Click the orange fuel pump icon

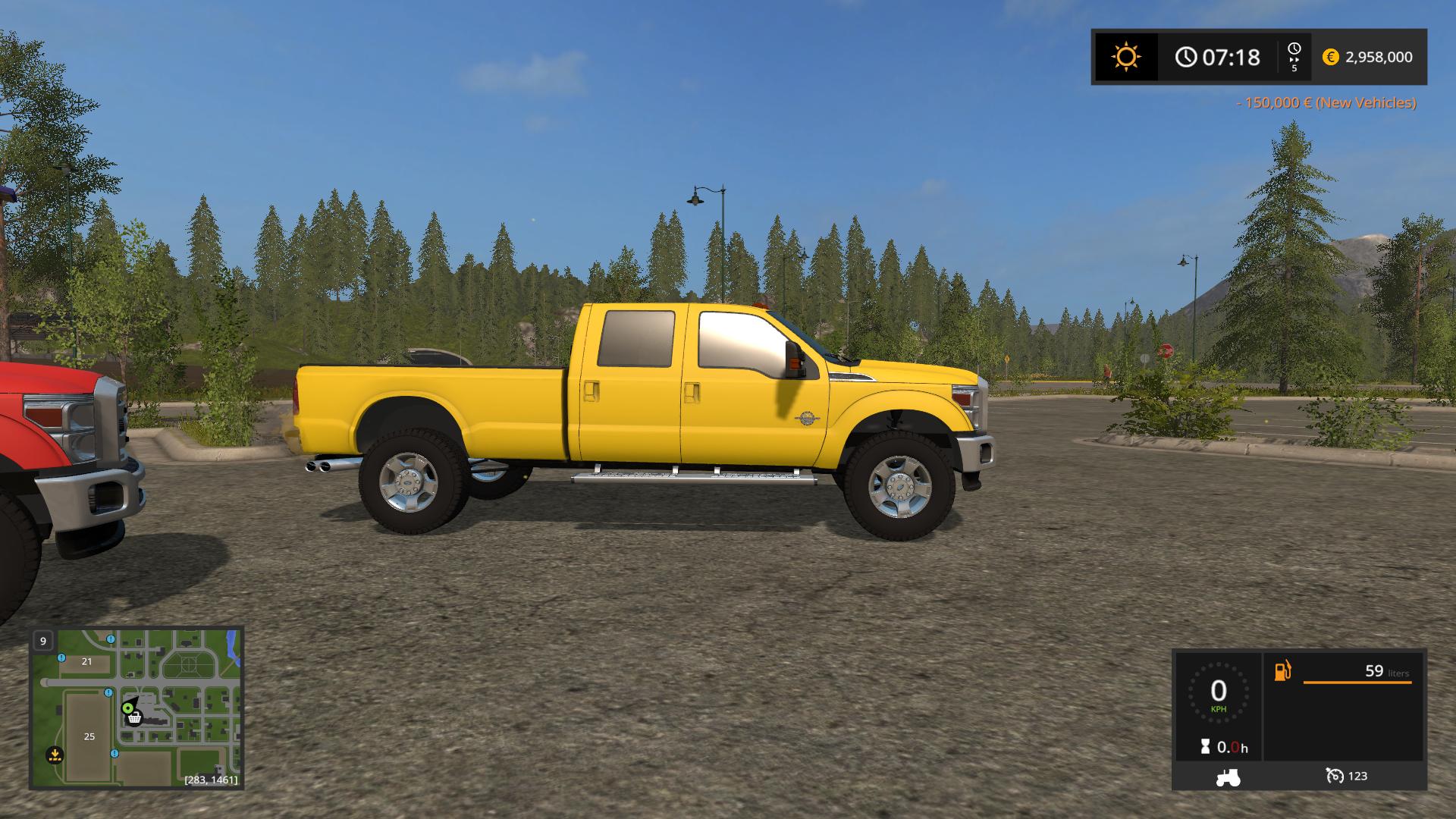coord(1282,671)
